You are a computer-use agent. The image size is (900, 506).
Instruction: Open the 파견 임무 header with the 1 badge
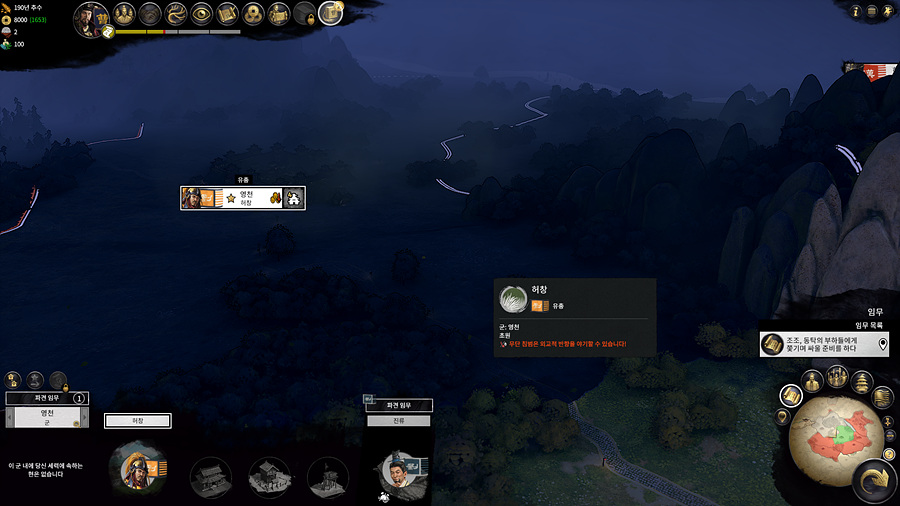point(46,398)
